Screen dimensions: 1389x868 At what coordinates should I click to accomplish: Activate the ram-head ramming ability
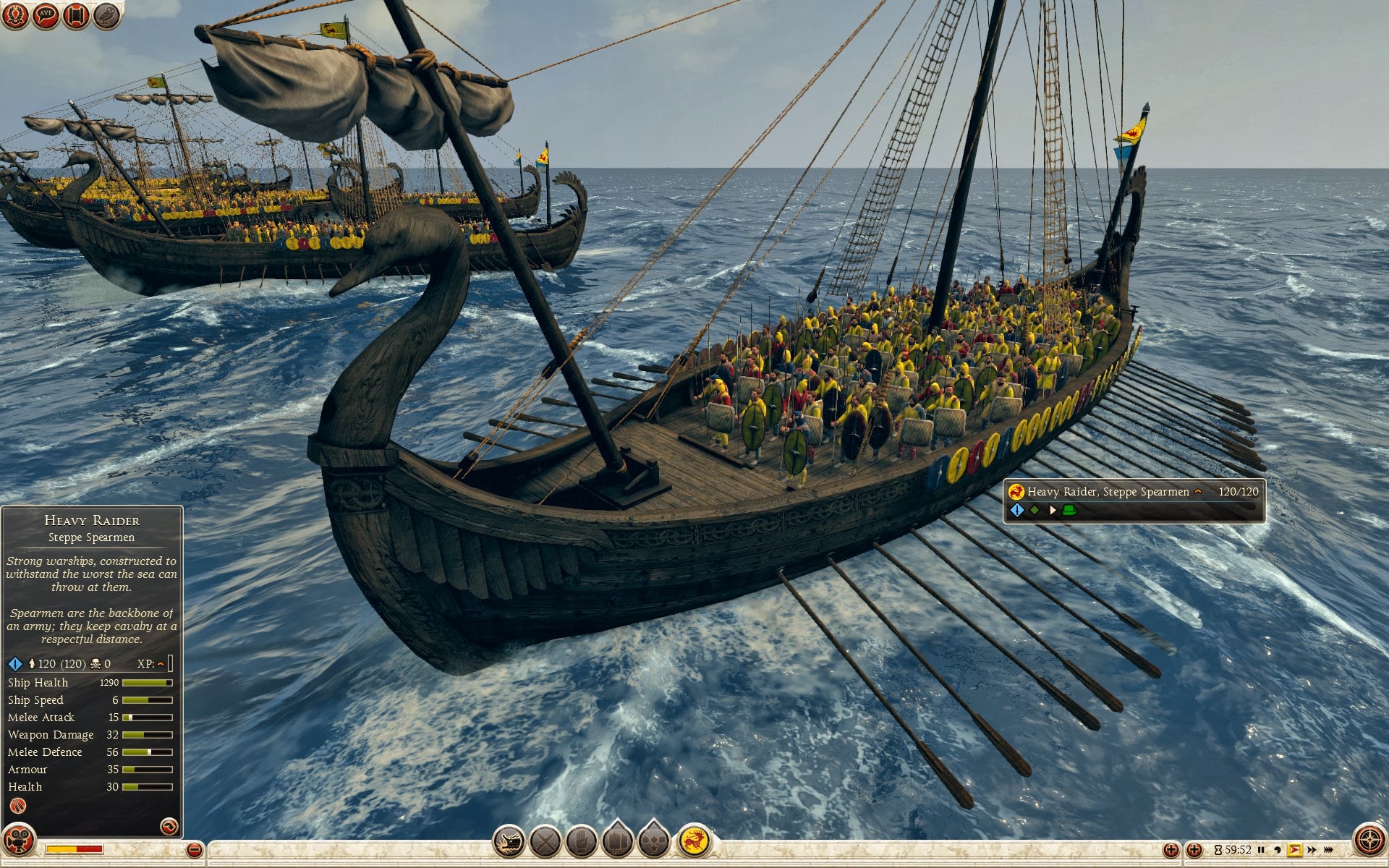tap(509, 842)
